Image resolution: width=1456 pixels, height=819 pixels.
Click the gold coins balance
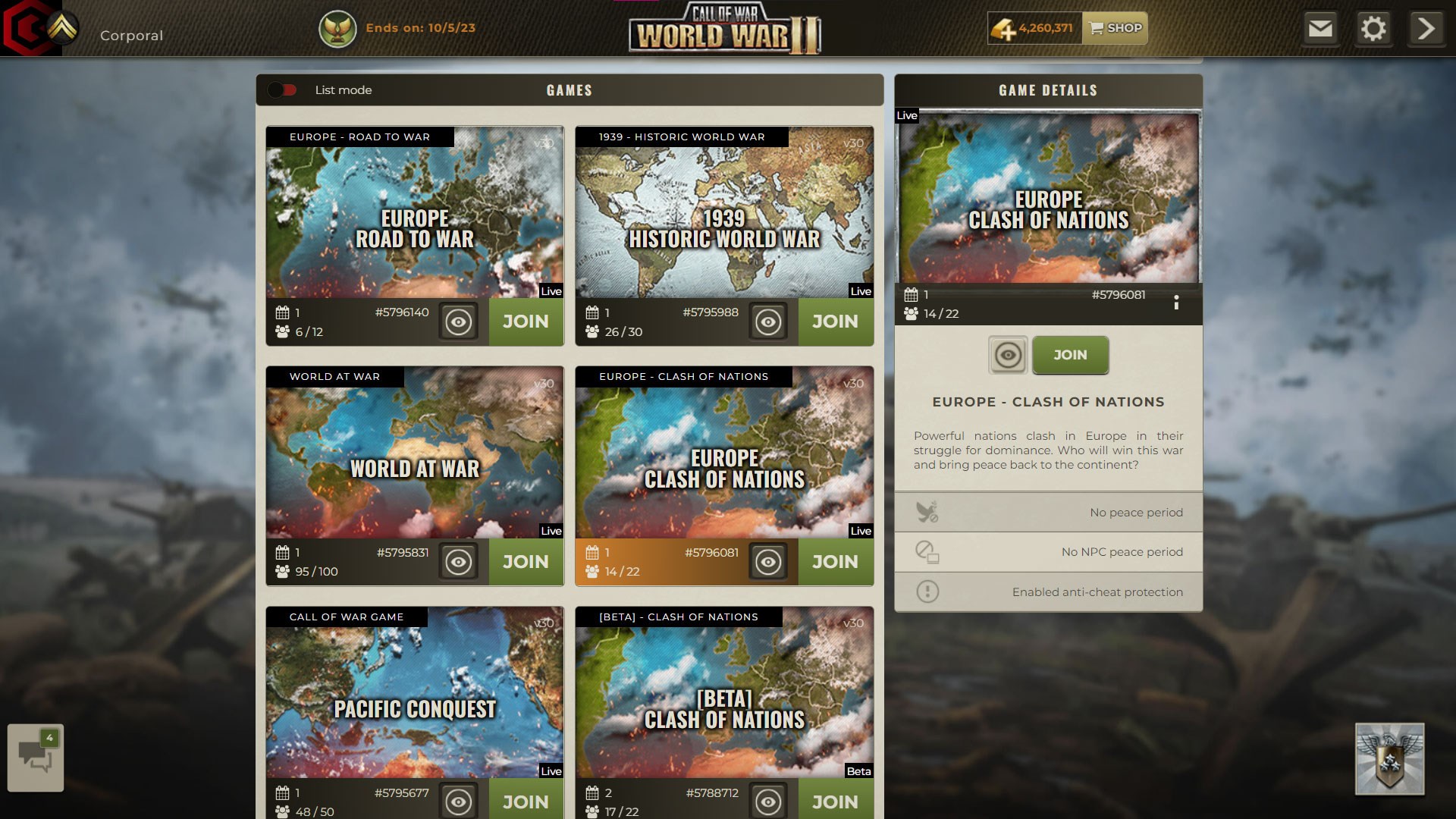tap(1034, 28)
